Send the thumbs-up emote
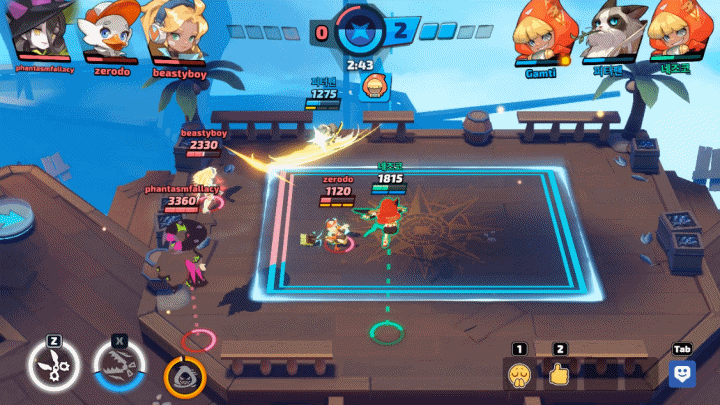This screenshot has width=720, height=405. tap(559, 375)
